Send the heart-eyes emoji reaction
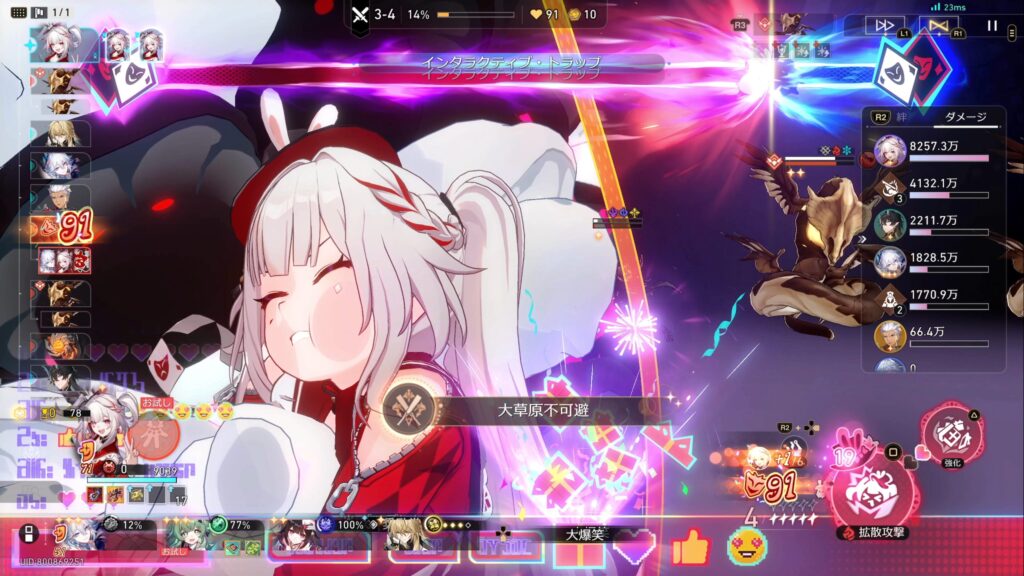 click(x=746, y=547)
